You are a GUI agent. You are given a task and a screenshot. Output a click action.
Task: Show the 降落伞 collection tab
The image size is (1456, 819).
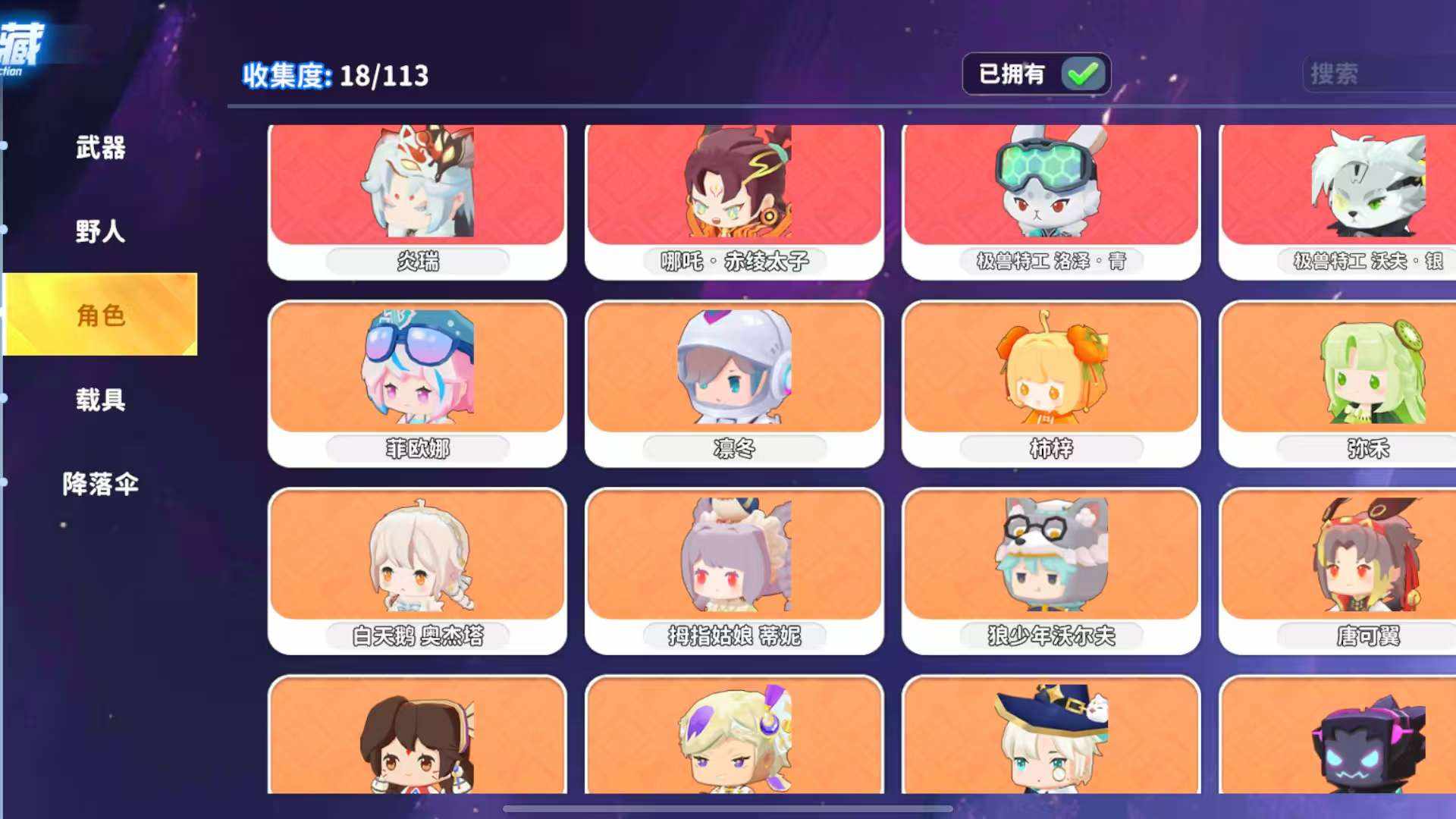[100, 484]
